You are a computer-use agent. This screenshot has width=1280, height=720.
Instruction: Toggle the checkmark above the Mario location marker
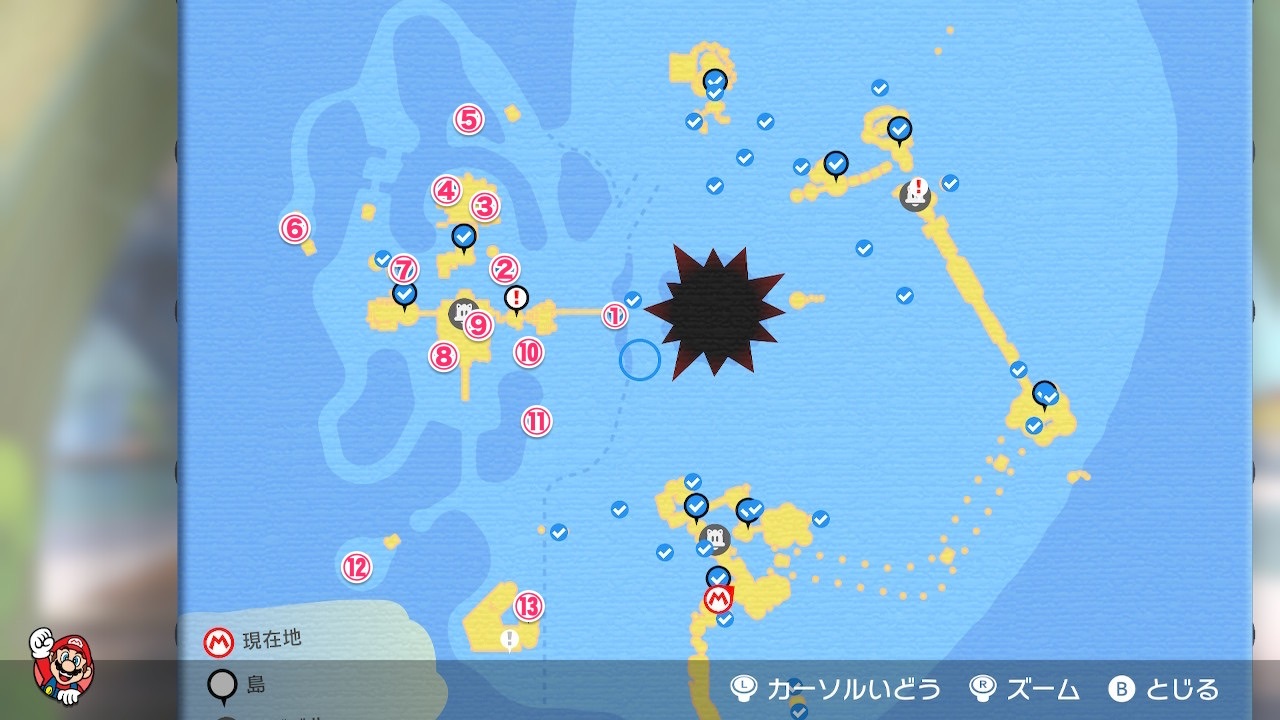[x=717, y=576]
